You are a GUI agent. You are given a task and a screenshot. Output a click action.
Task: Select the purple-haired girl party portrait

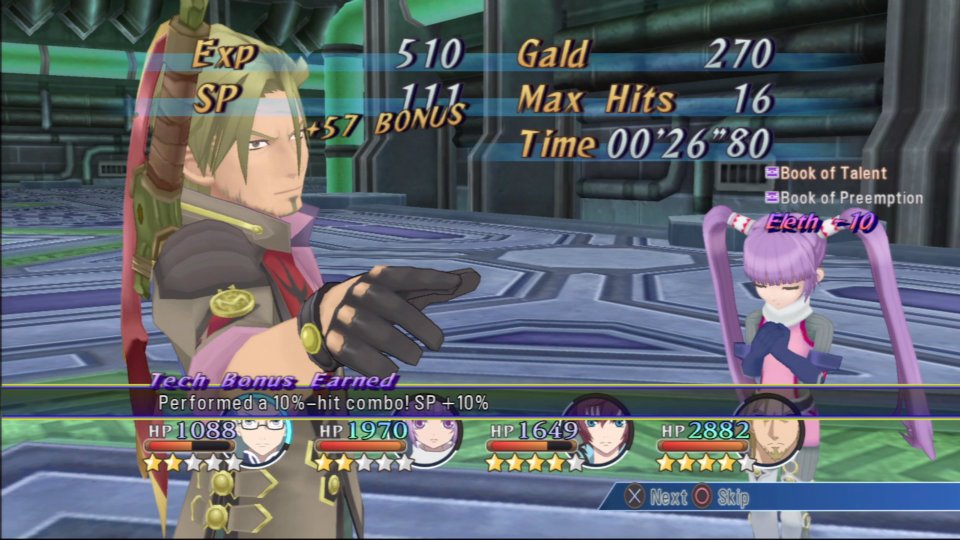click(x=432, y=437)
